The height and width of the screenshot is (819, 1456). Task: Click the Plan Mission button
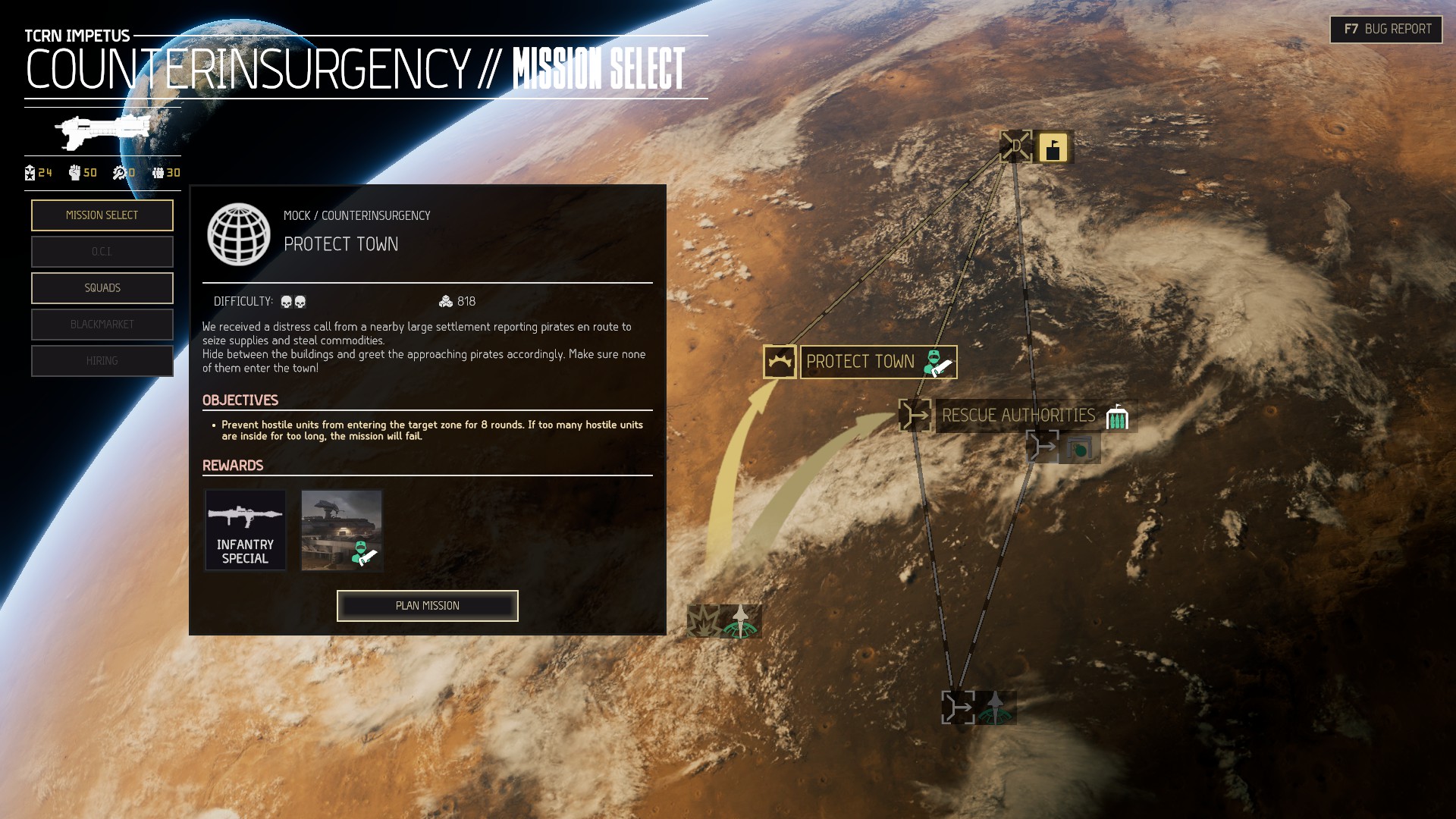(428, 606)
